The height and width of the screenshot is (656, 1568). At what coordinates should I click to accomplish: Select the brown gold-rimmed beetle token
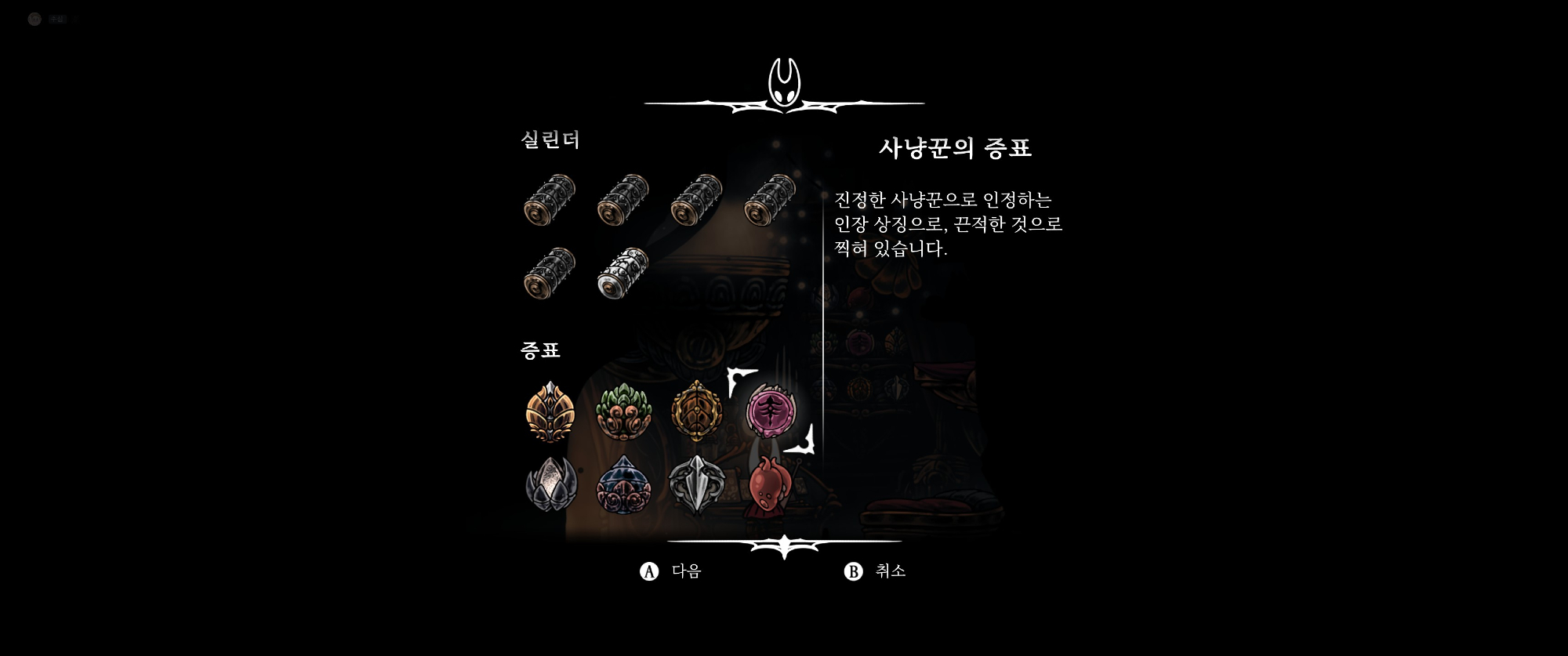(x=696, y=411)
